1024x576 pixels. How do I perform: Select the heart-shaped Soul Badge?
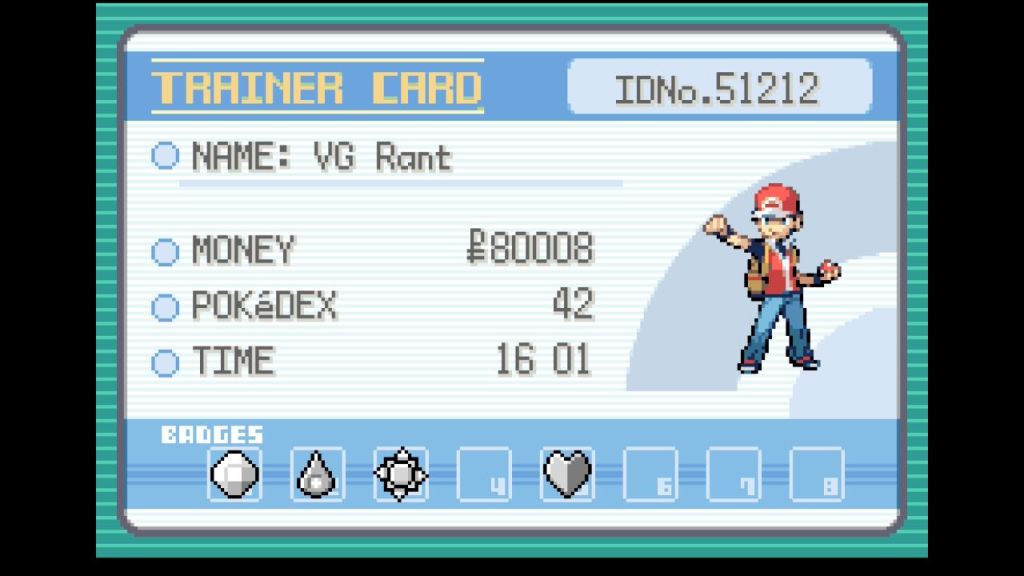567,474
